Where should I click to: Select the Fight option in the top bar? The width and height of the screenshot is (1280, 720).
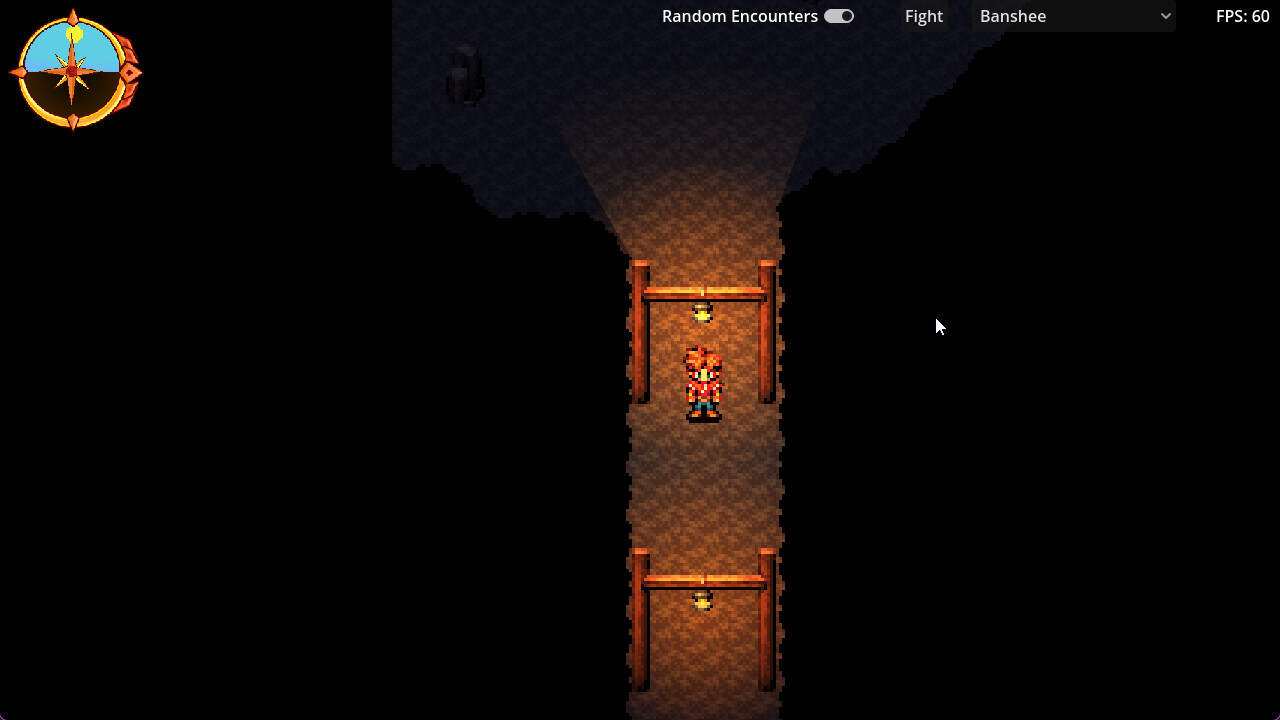923,16
